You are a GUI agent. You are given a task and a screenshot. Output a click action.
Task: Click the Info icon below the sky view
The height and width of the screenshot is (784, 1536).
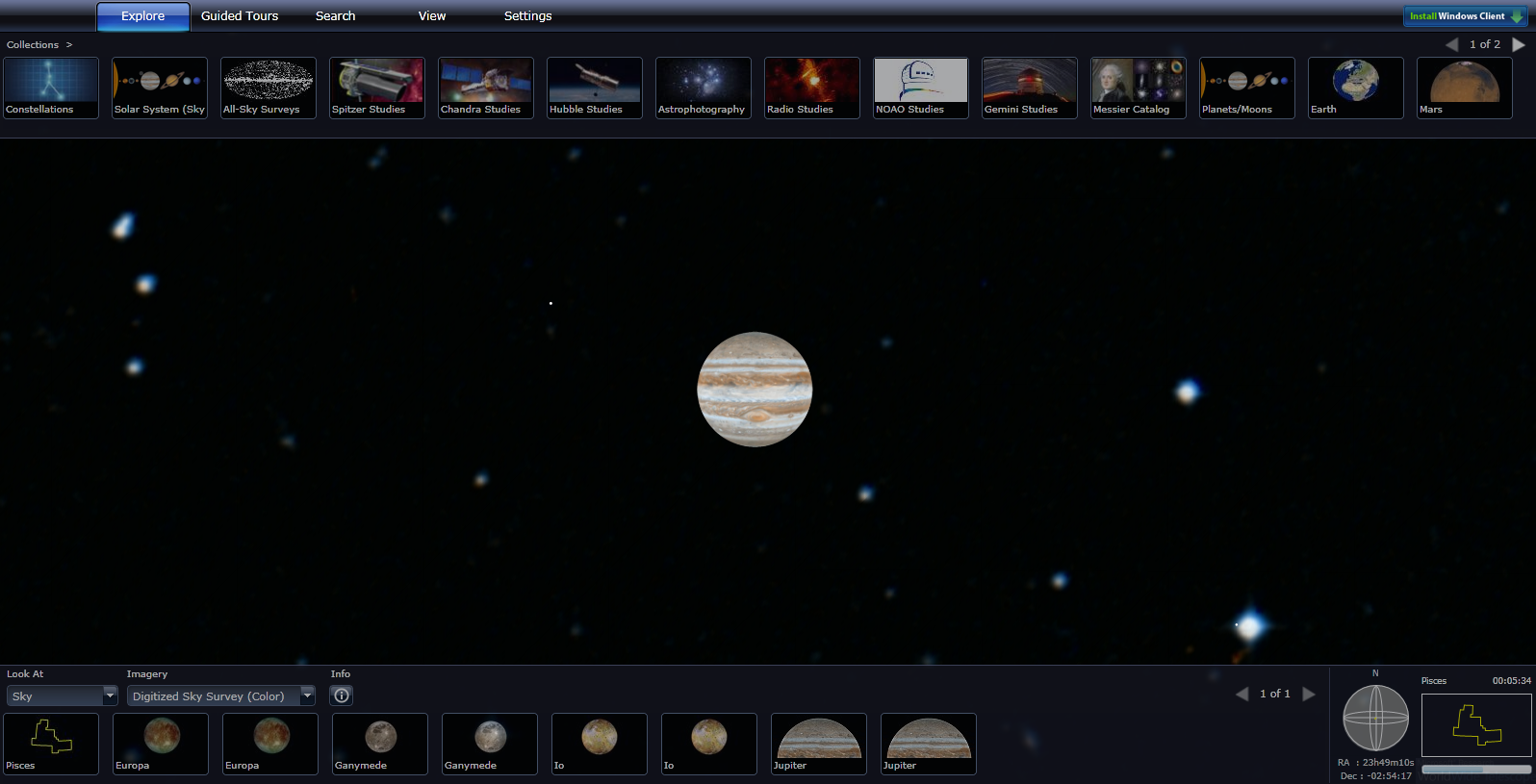click(341, 695)
